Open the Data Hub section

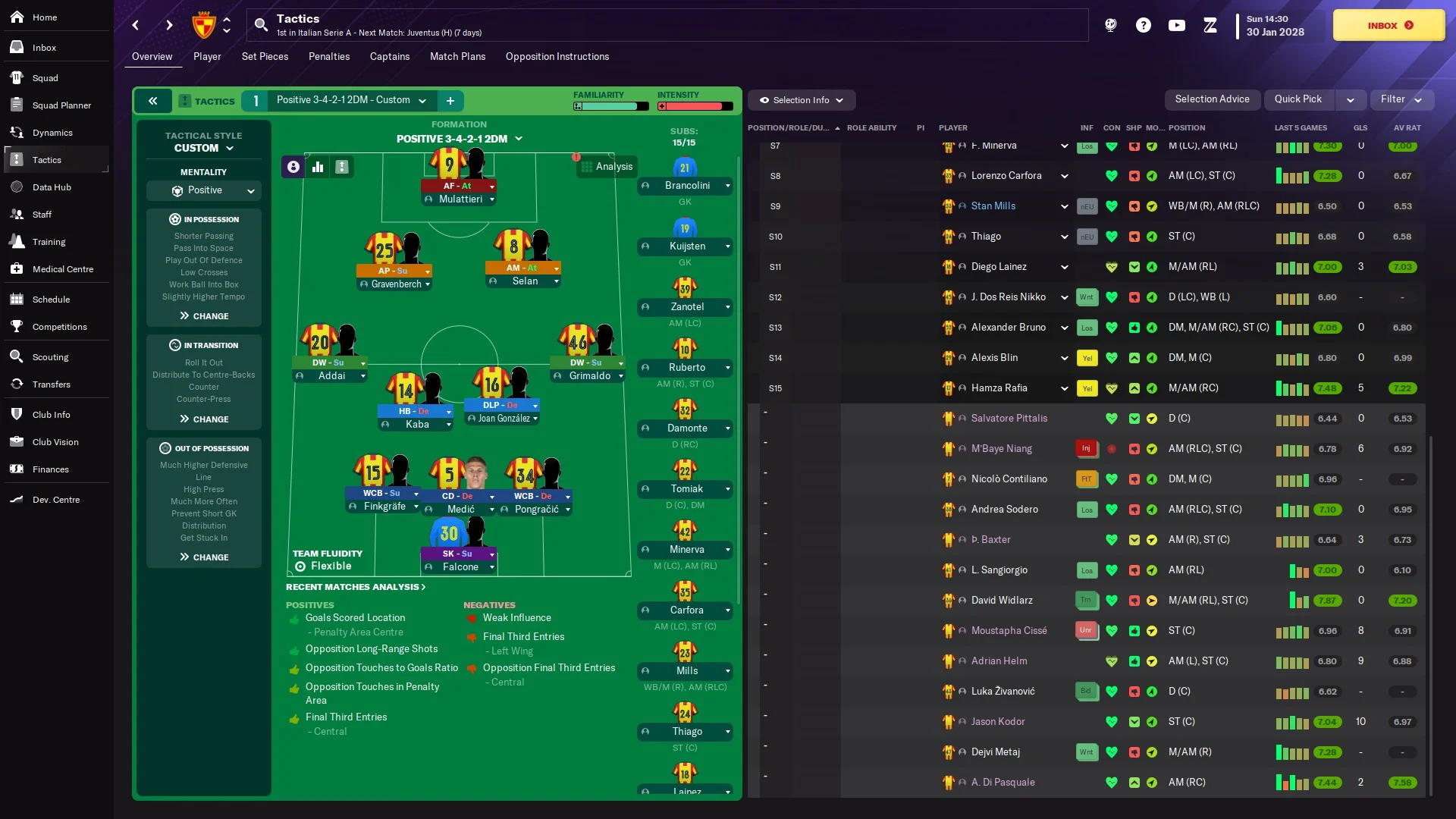tap(52, 187)
